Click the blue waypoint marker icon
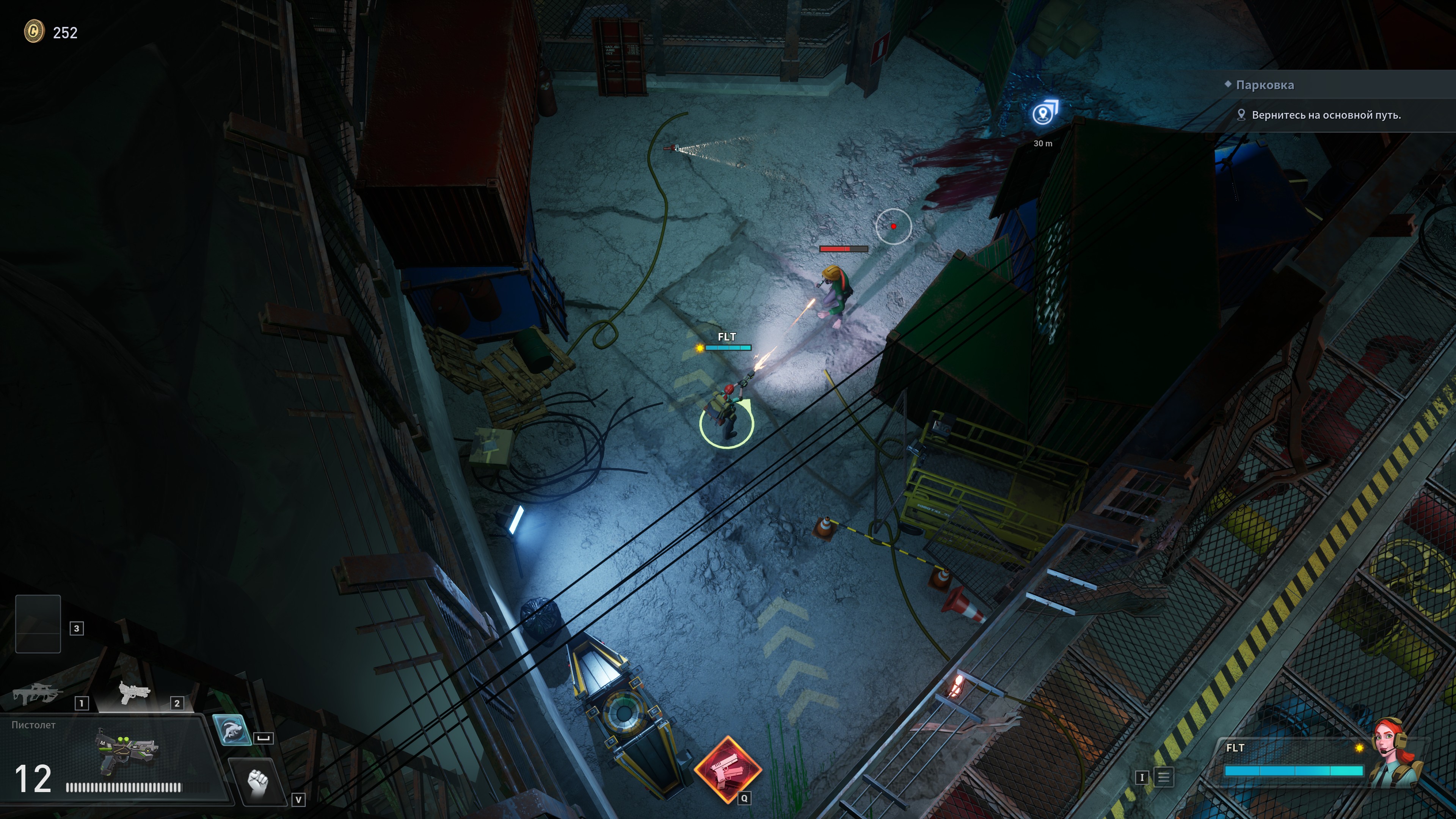Viewport: 1456px width, 819px height. tap(1043, 113)
